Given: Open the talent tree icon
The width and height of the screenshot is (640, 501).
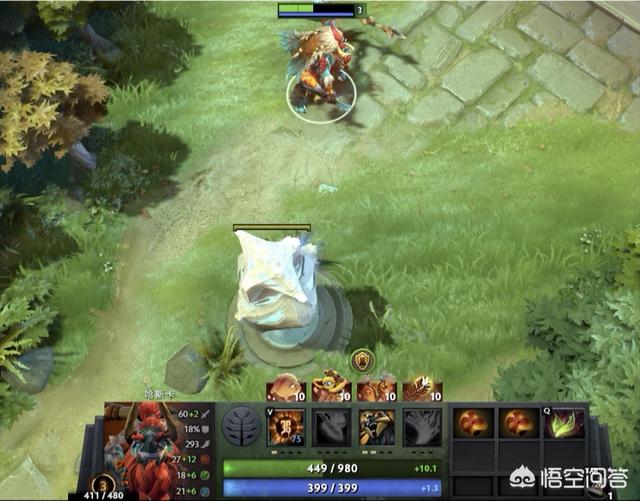Looking at the screenshot, I should point(243,427).
